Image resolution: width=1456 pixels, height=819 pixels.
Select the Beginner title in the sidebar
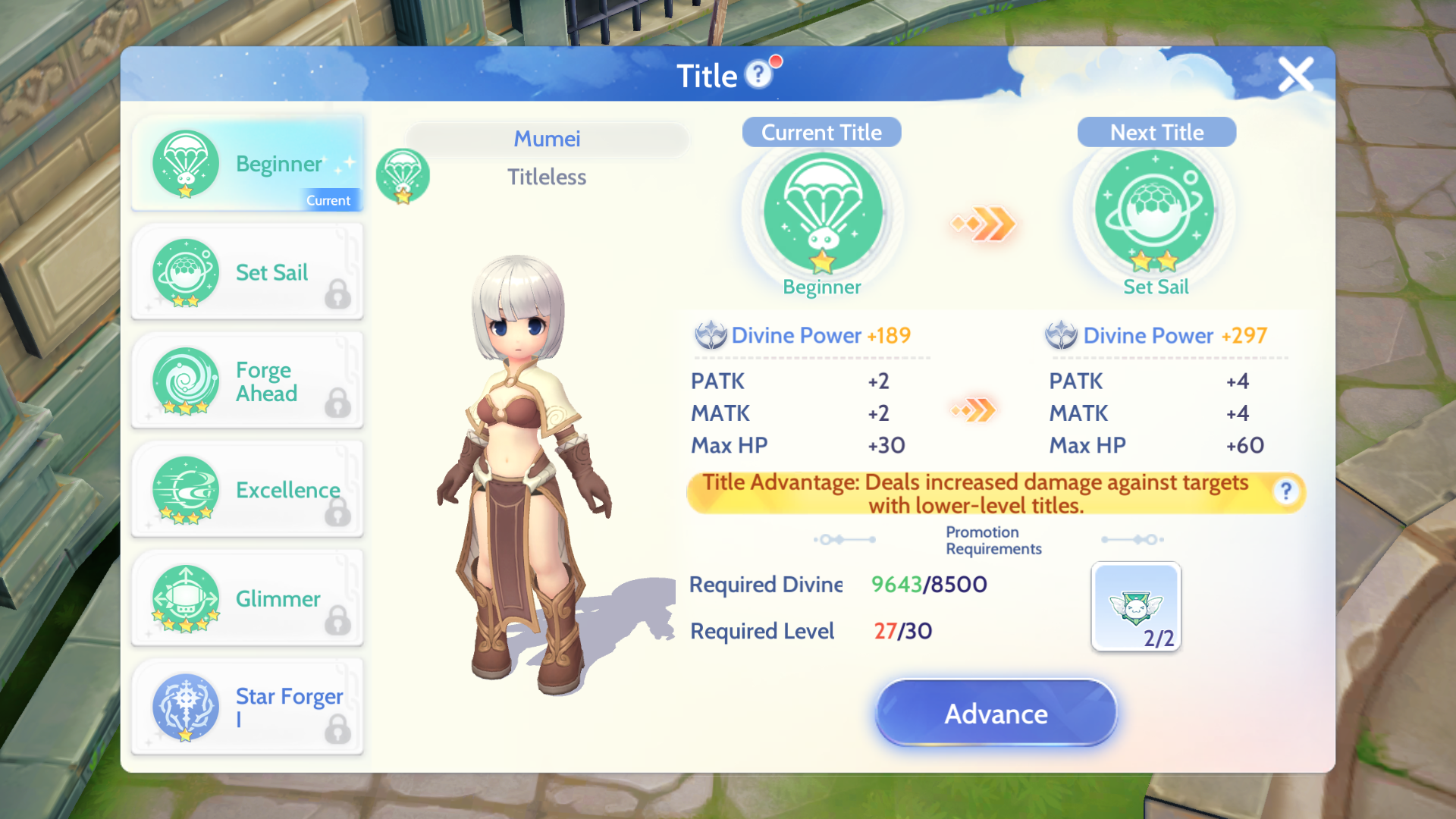(248, 163)
